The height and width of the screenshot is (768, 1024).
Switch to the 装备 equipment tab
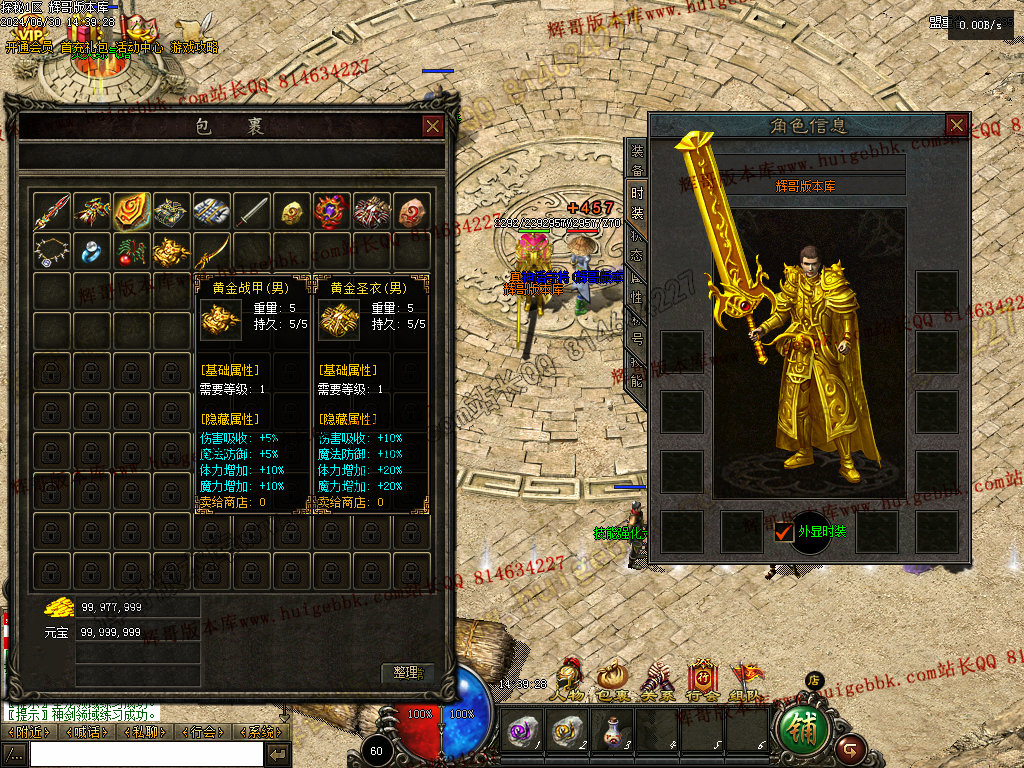637,160
